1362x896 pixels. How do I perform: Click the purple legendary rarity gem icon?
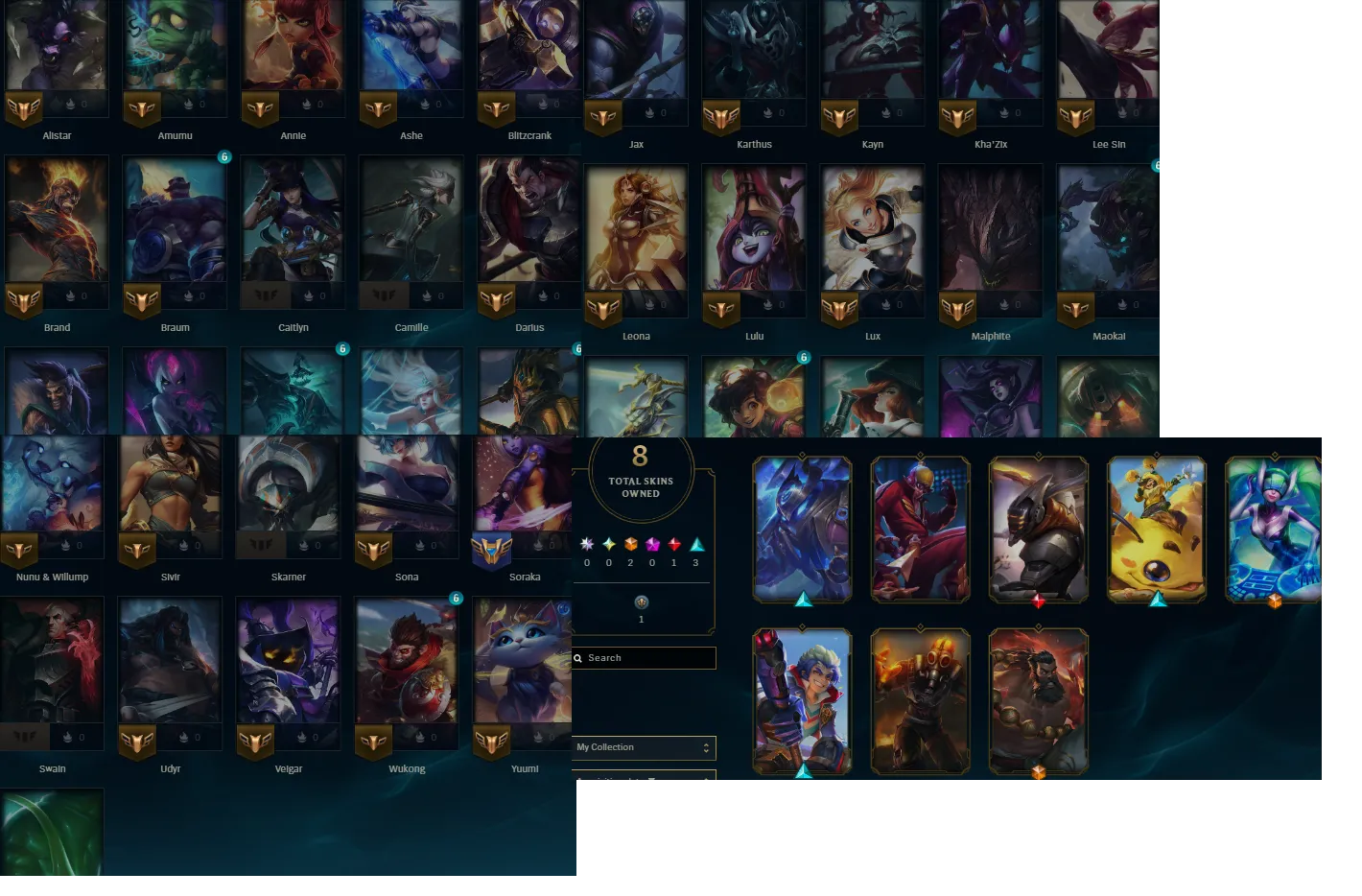coord(652,544)
